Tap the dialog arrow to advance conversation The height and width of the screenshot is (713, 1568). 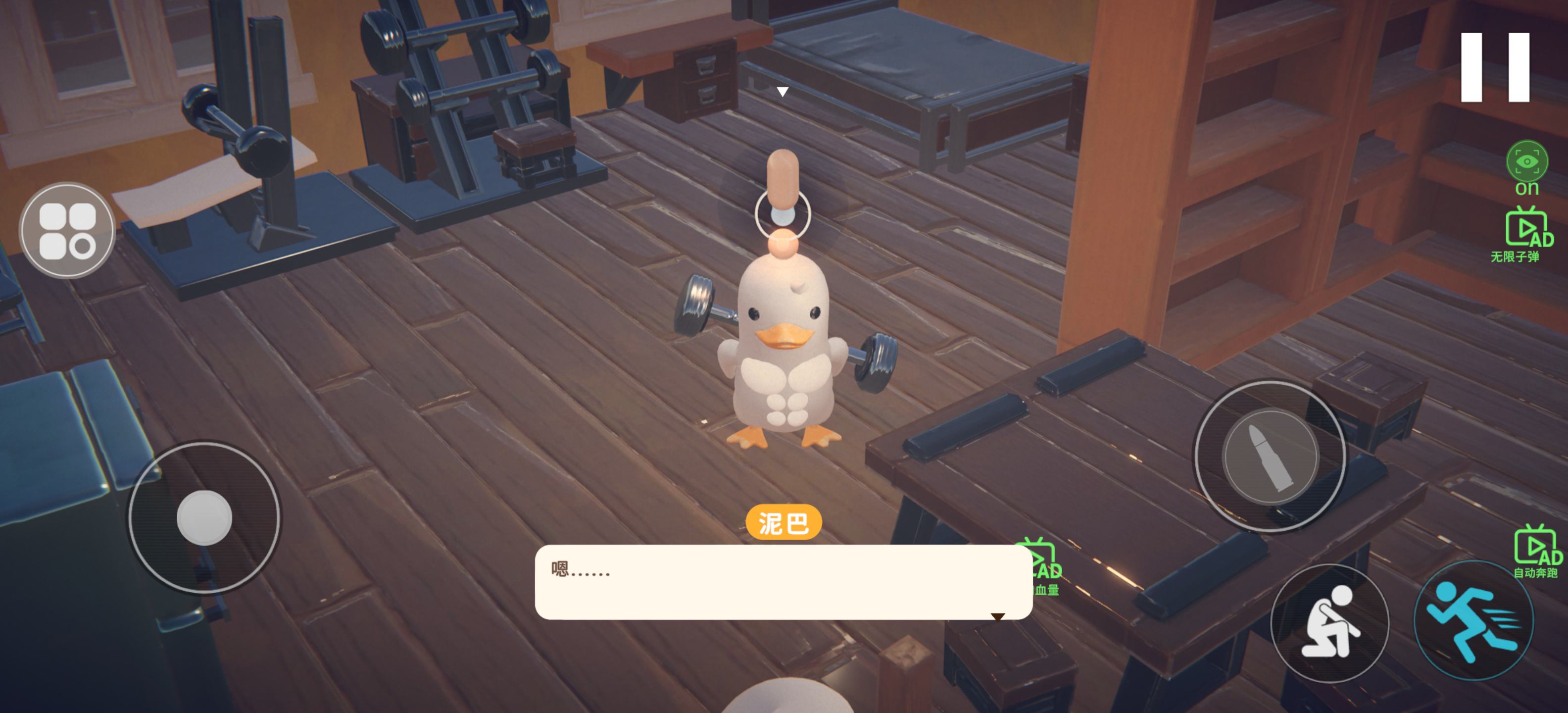coord(999,617)
